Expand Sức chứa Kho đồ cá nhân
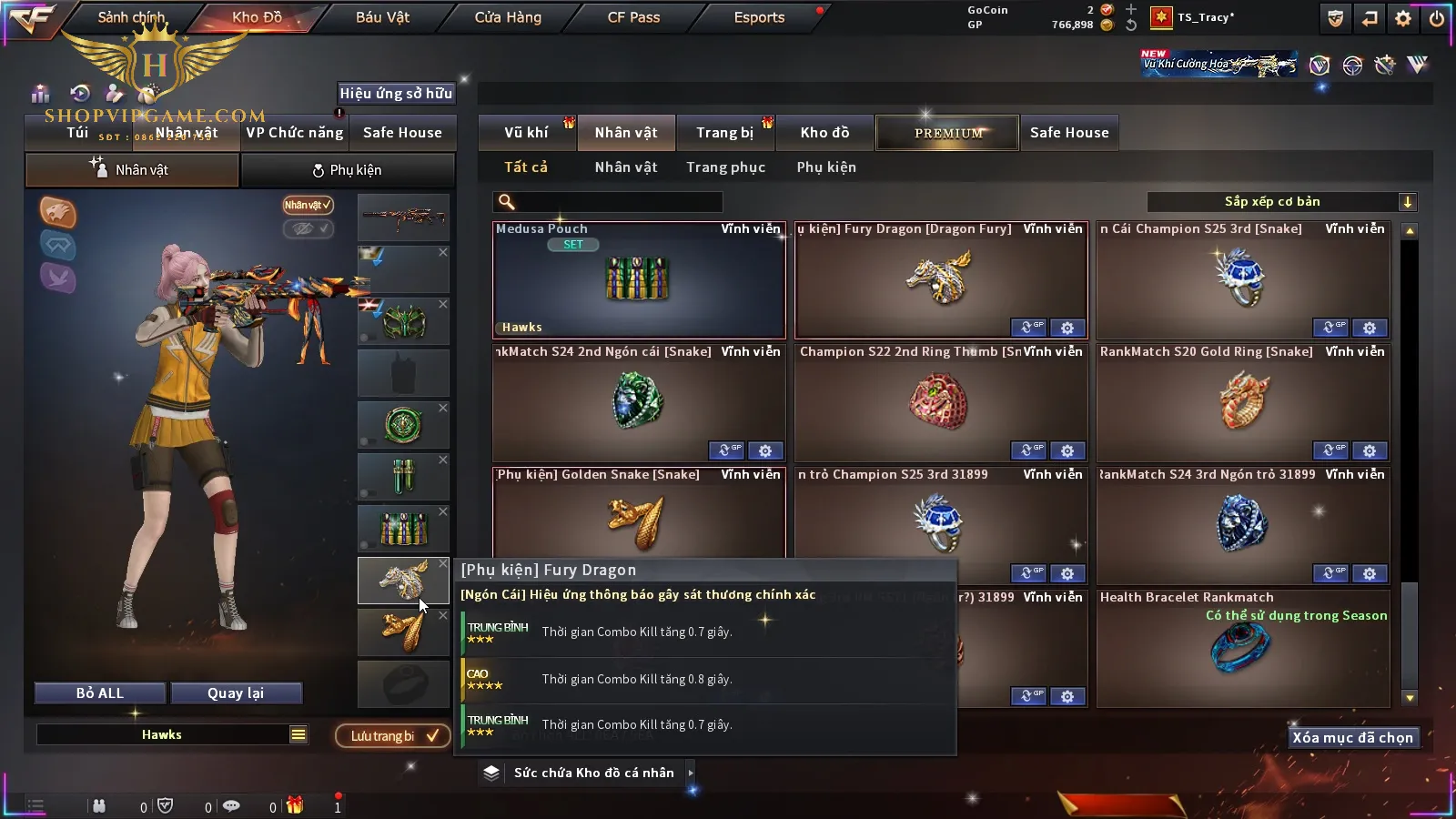Image resolution: width=1456 pixels, height=819 pixels. click(594, 773)
